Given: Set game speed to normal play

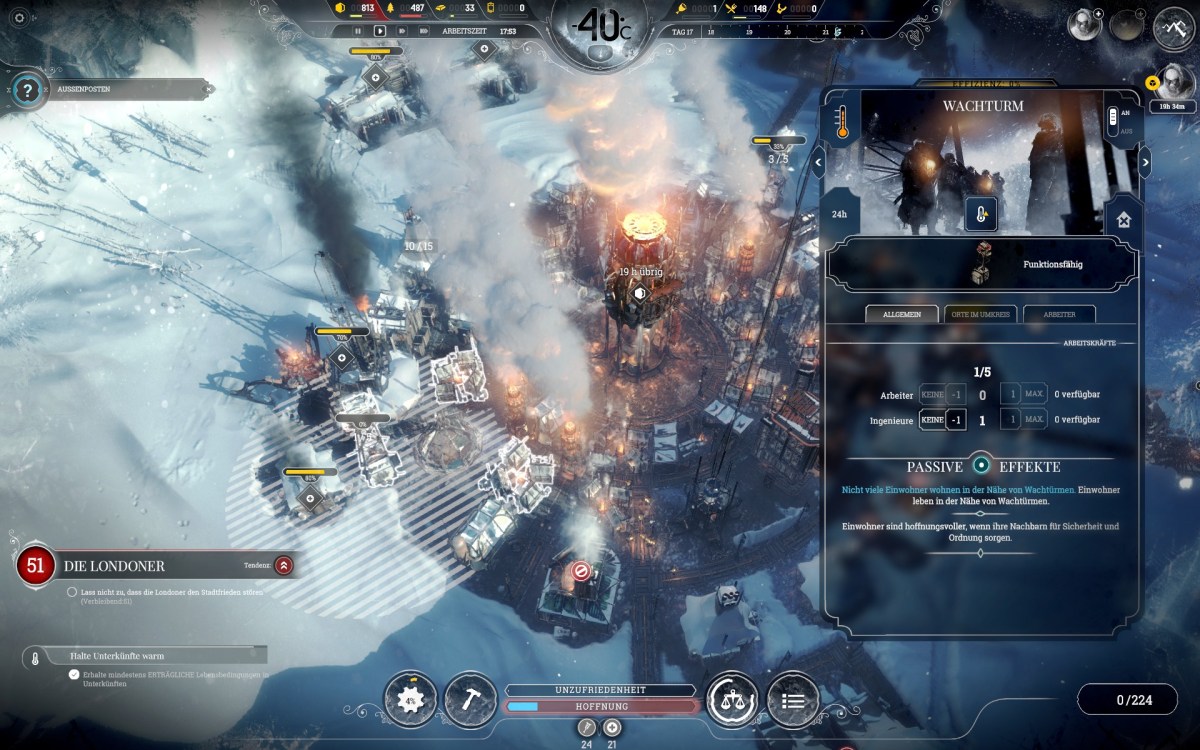Looking at the screenshot, I should 380,31.
